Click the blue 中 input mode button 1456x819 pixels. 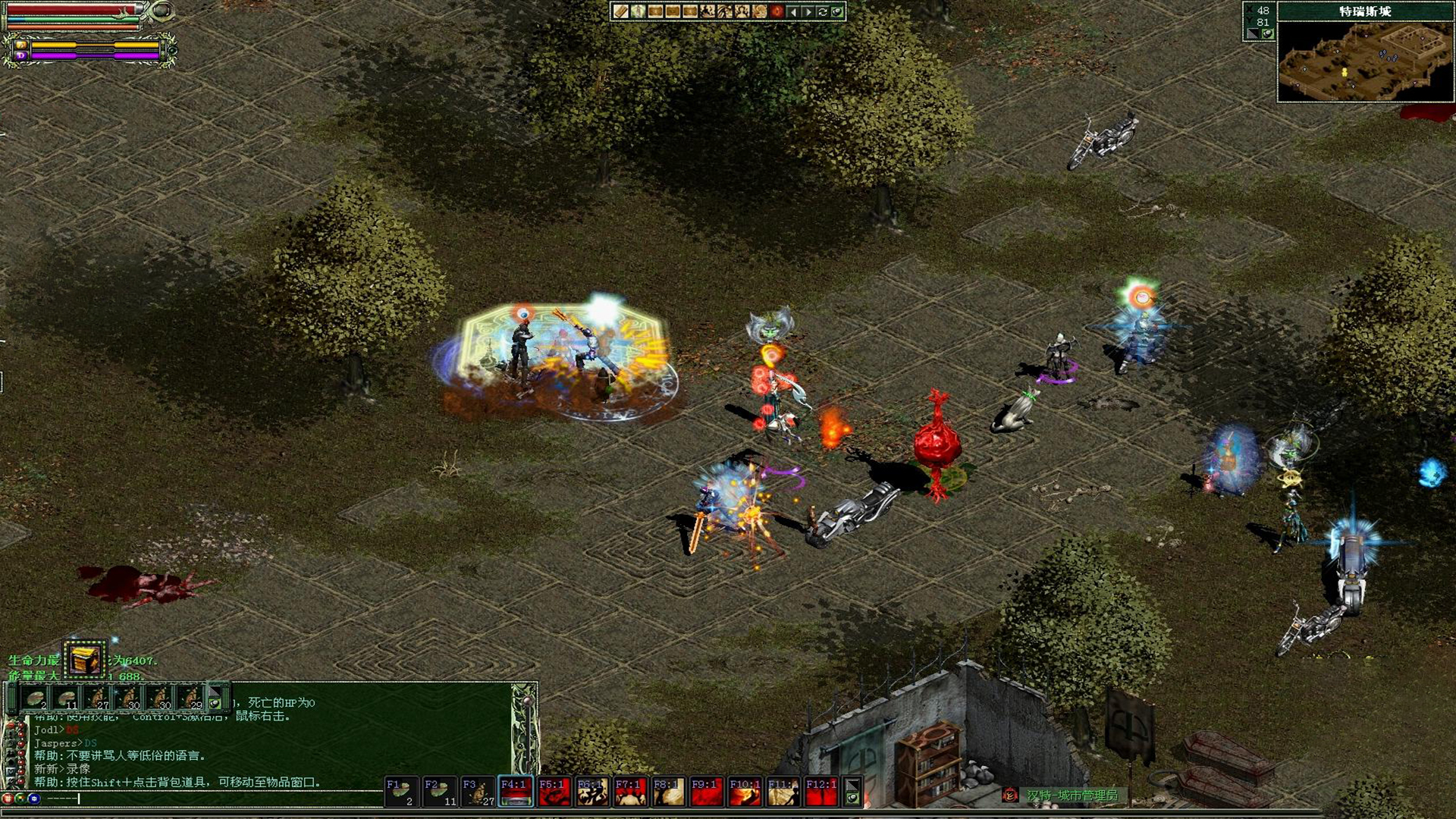pos(34,799)
